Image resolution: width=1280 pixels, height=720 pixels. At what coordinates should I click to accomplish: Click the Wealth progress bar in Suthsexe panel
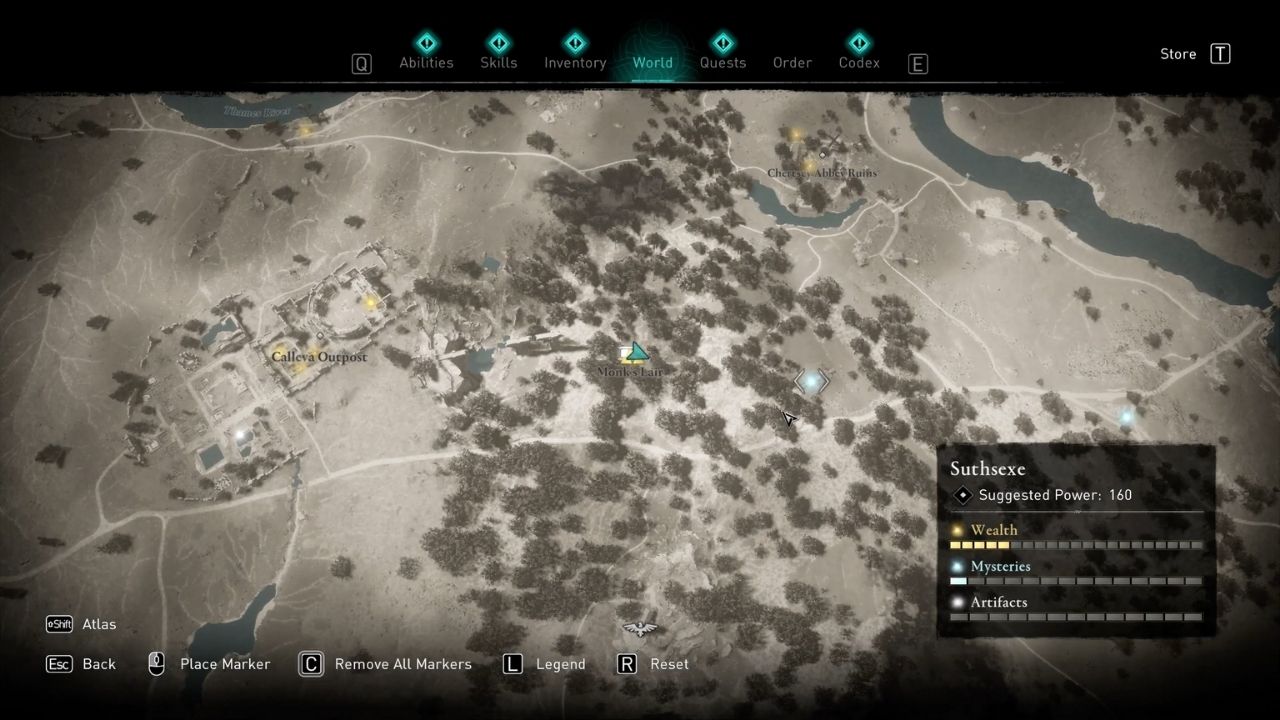pyautogui.click(x=1075, y=545)
